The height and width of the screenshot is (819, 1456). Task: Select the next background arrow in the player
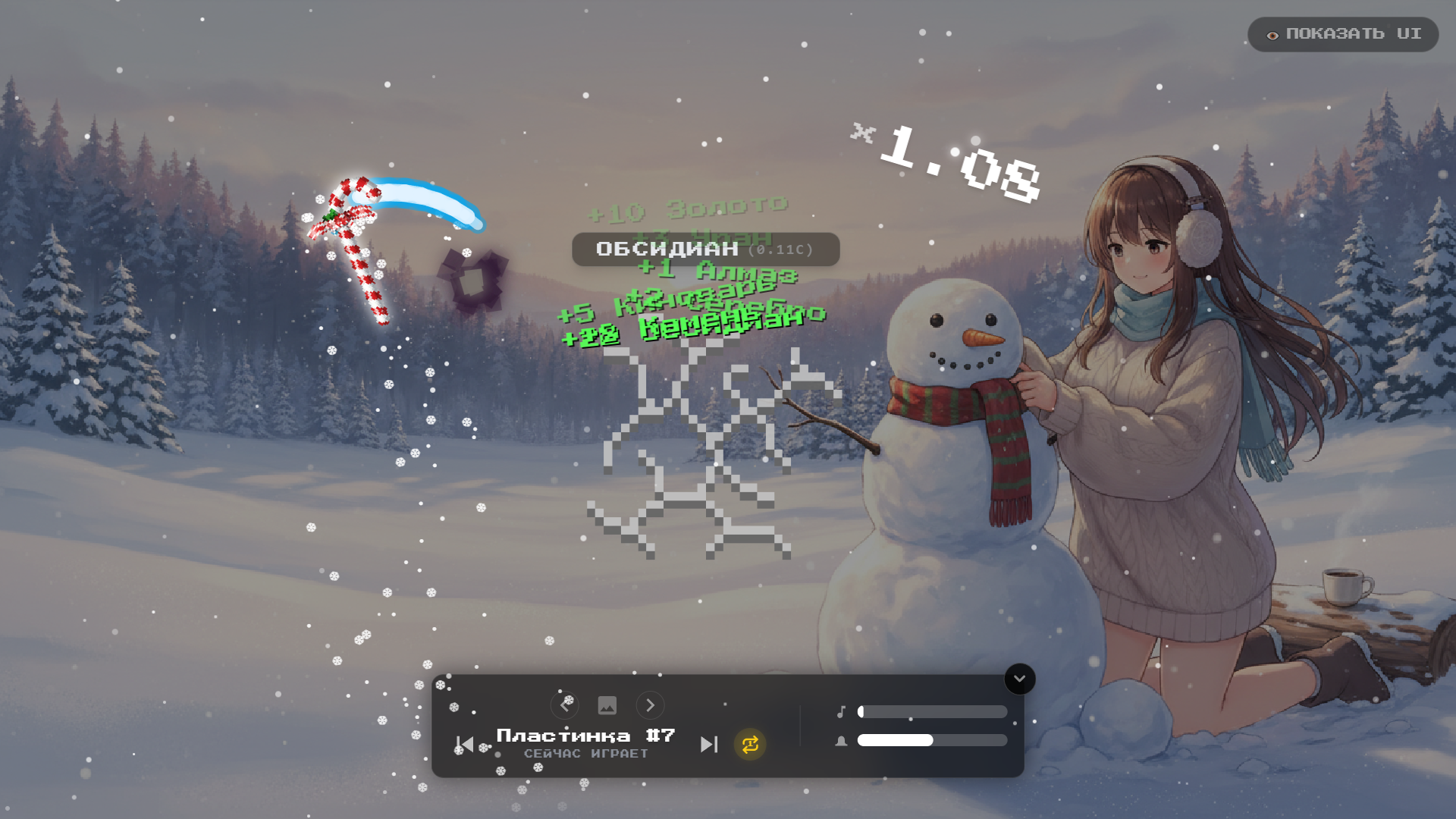[x=650, y=706]
